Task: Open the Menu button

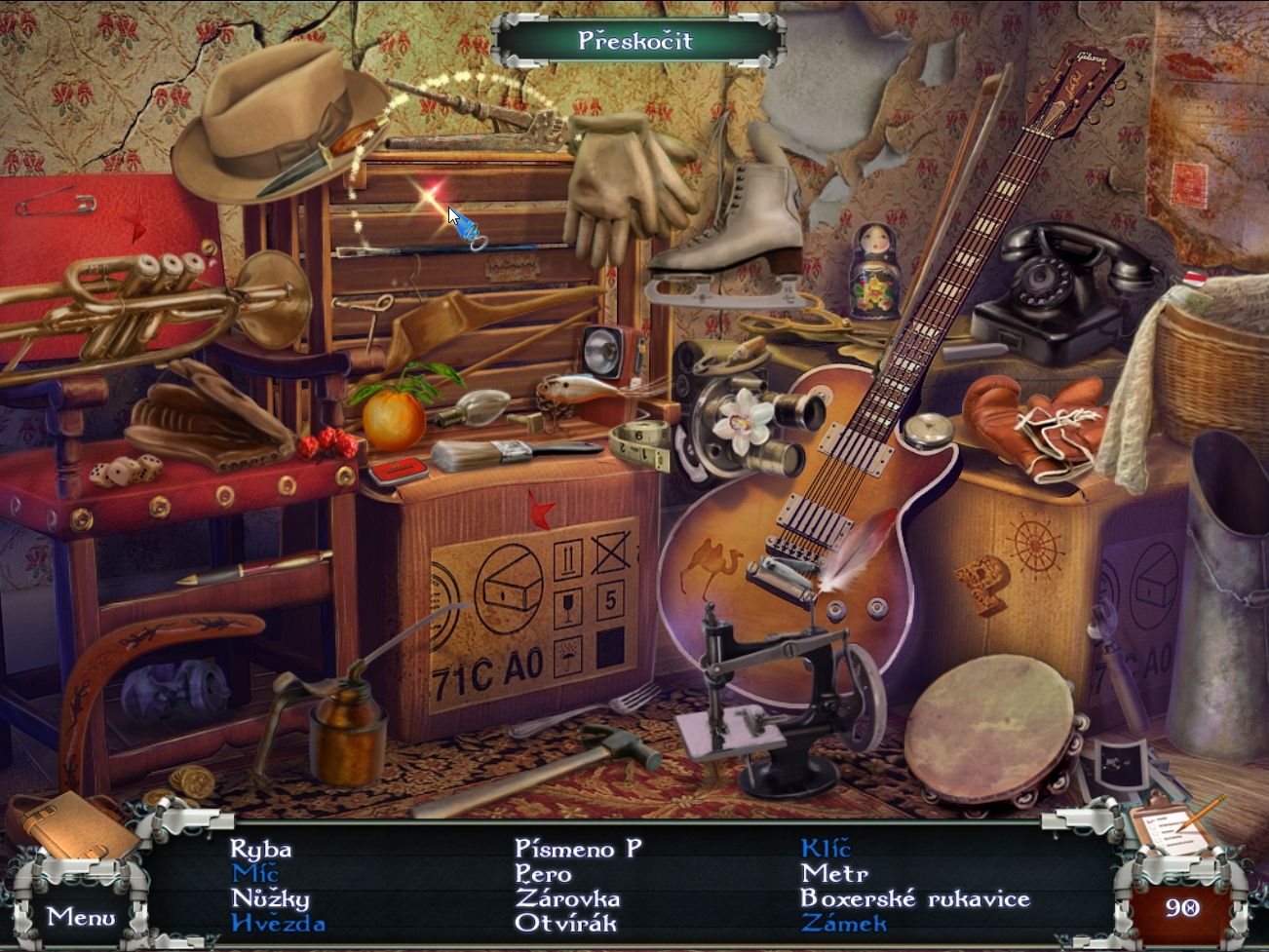Action: [81, 916]
